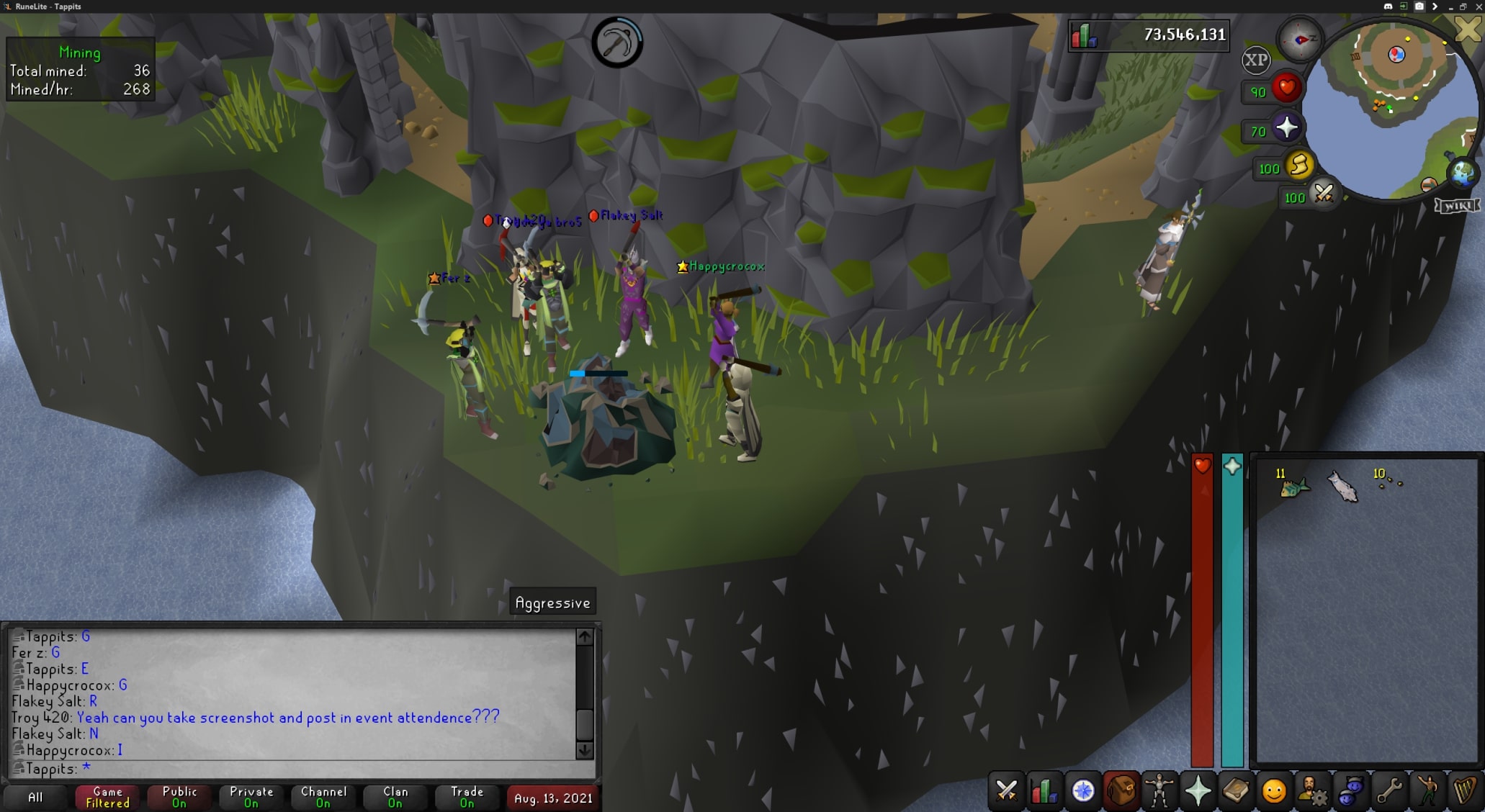Open the Inventory backpack tab
Image resolution: width=1485 pixels, height=812 pixels.
coord(1121,791)
